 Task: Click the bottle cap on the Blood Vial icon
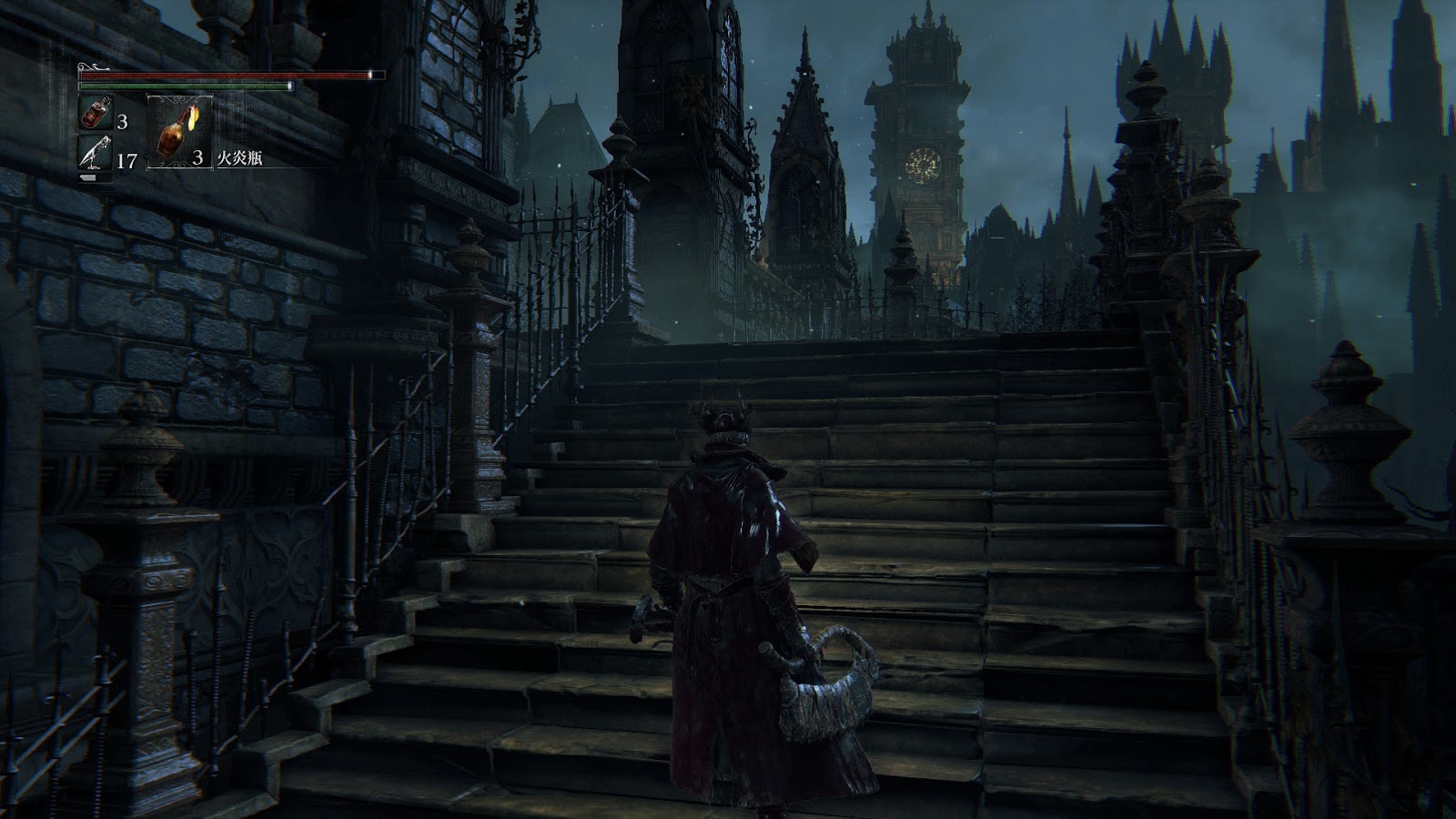[106, 102]
